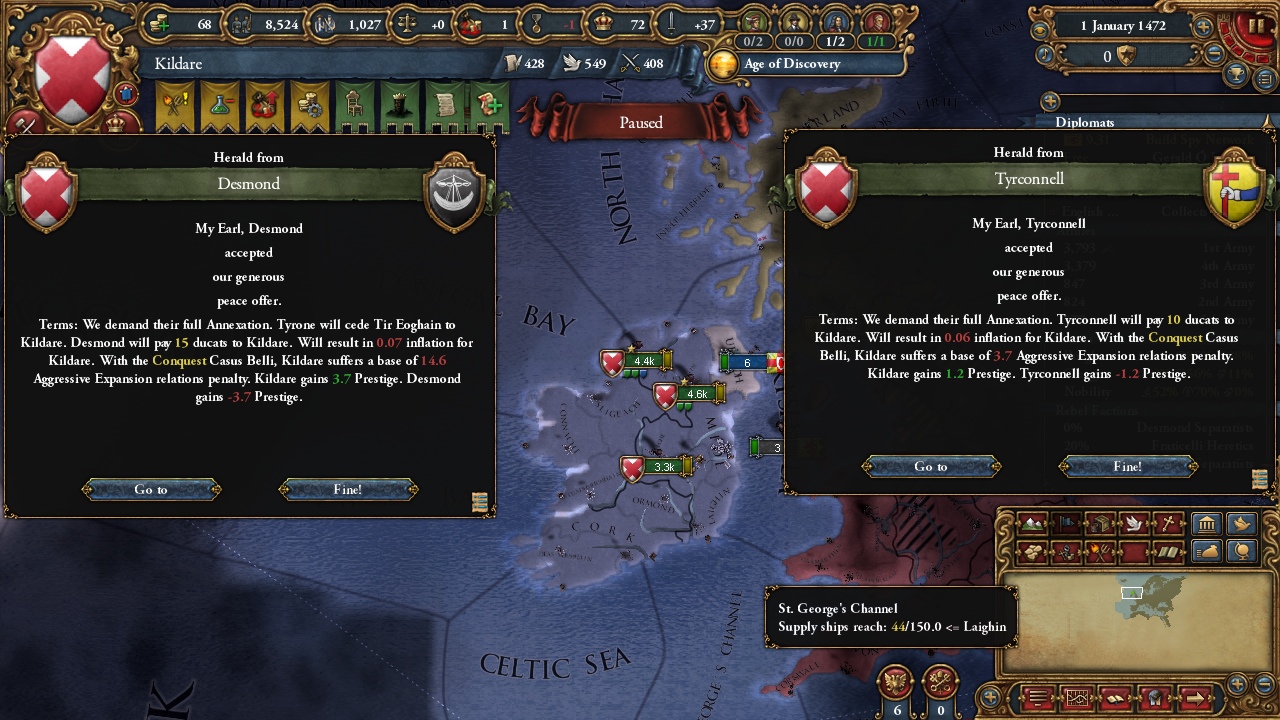This screenshot has height=720, width=1280.
Task: Toggle the buildings map overlay button
Action: coord(1206,523)
